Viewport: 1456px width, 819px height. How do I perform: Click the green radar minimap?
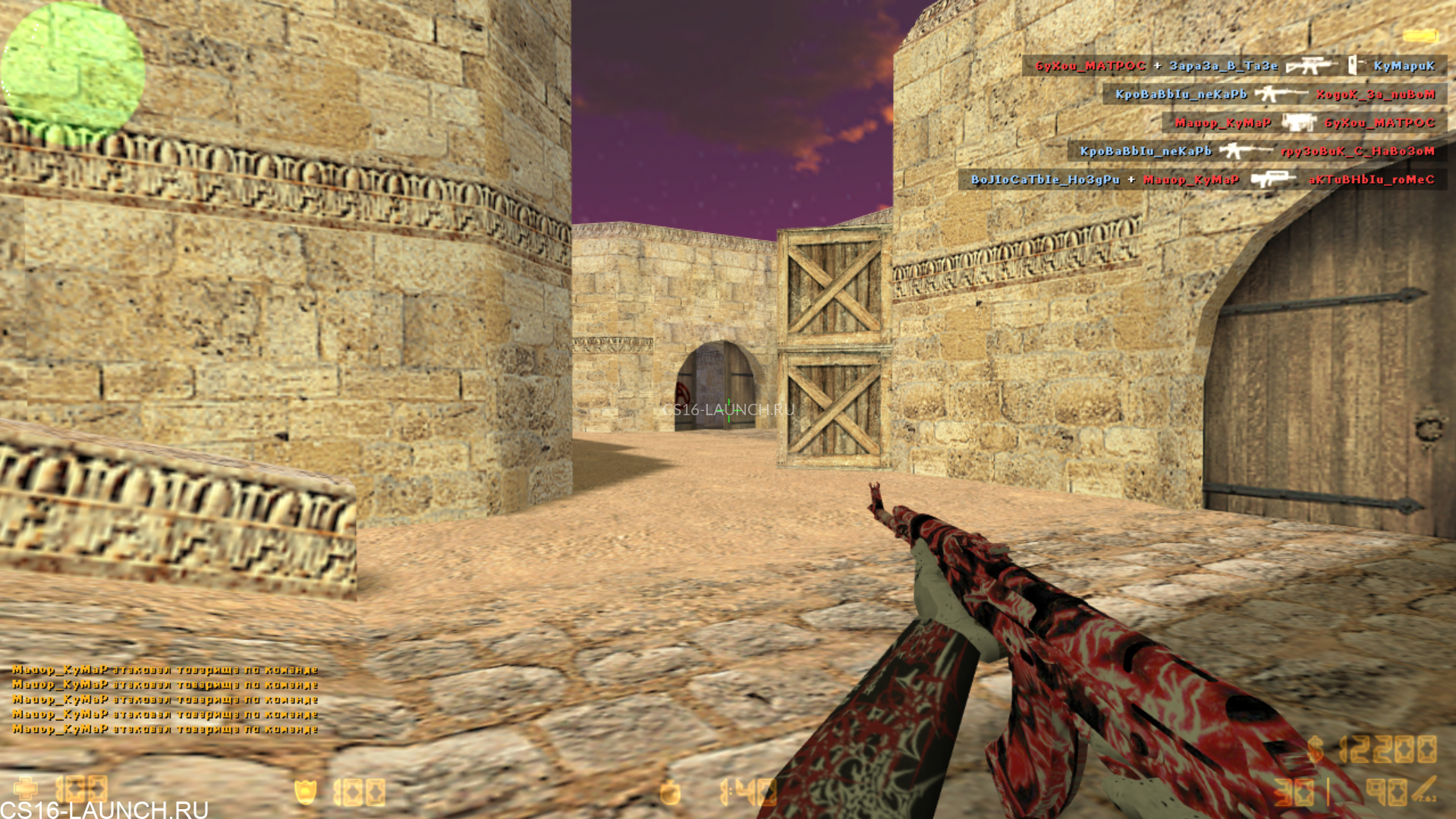pos(72,70)
